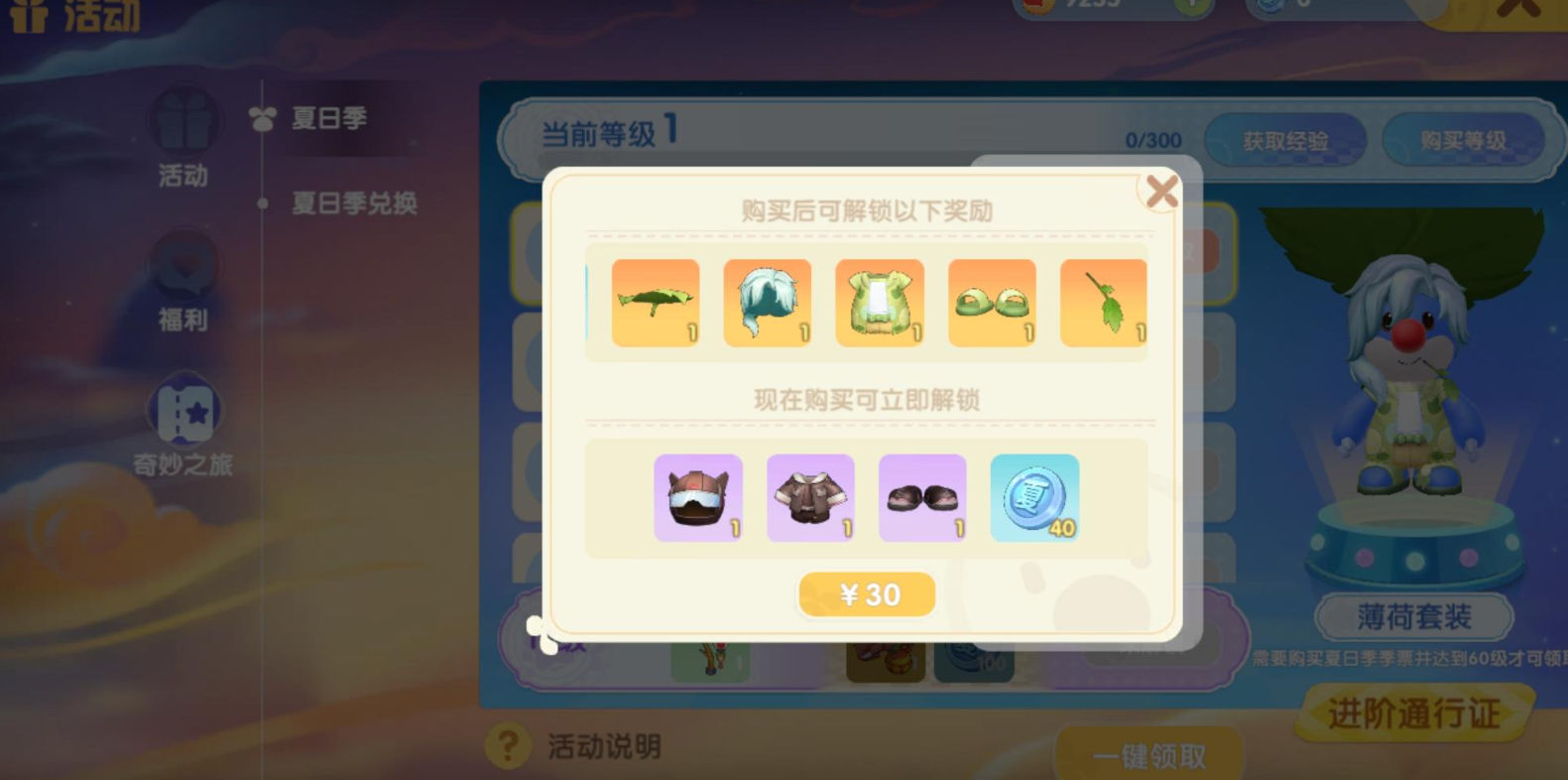
Task: Click the green slippers reward icon
Action: [x=992, y=303]
